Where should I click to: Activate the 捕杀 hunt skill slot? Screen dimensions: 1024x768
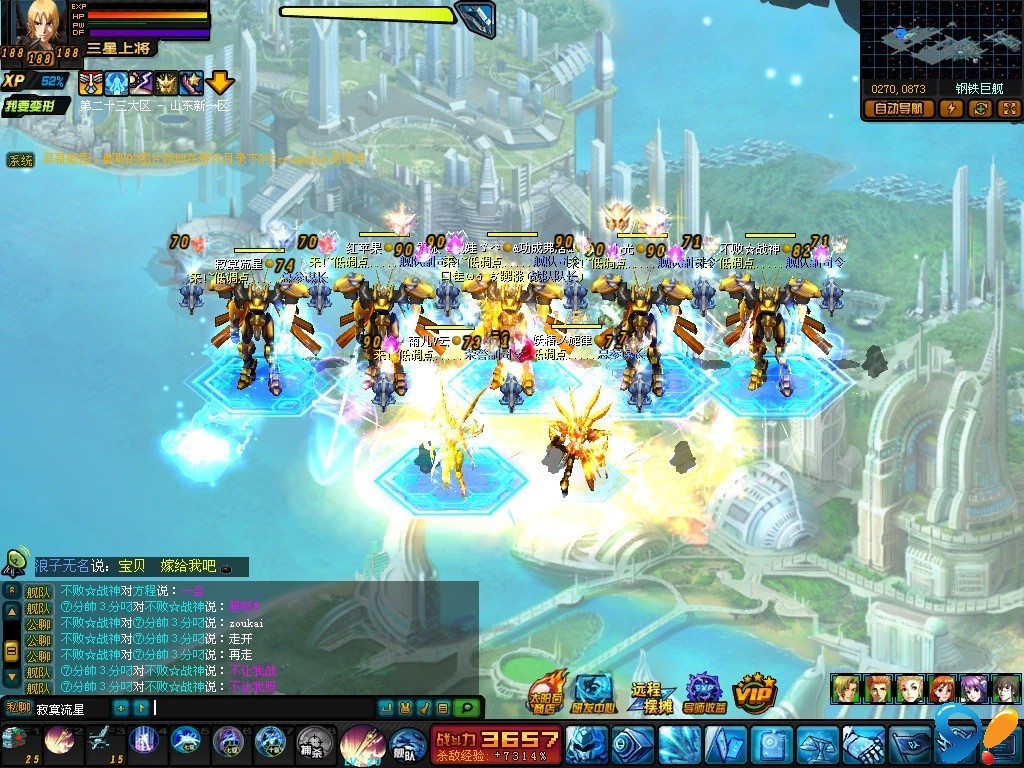[314, 743]
